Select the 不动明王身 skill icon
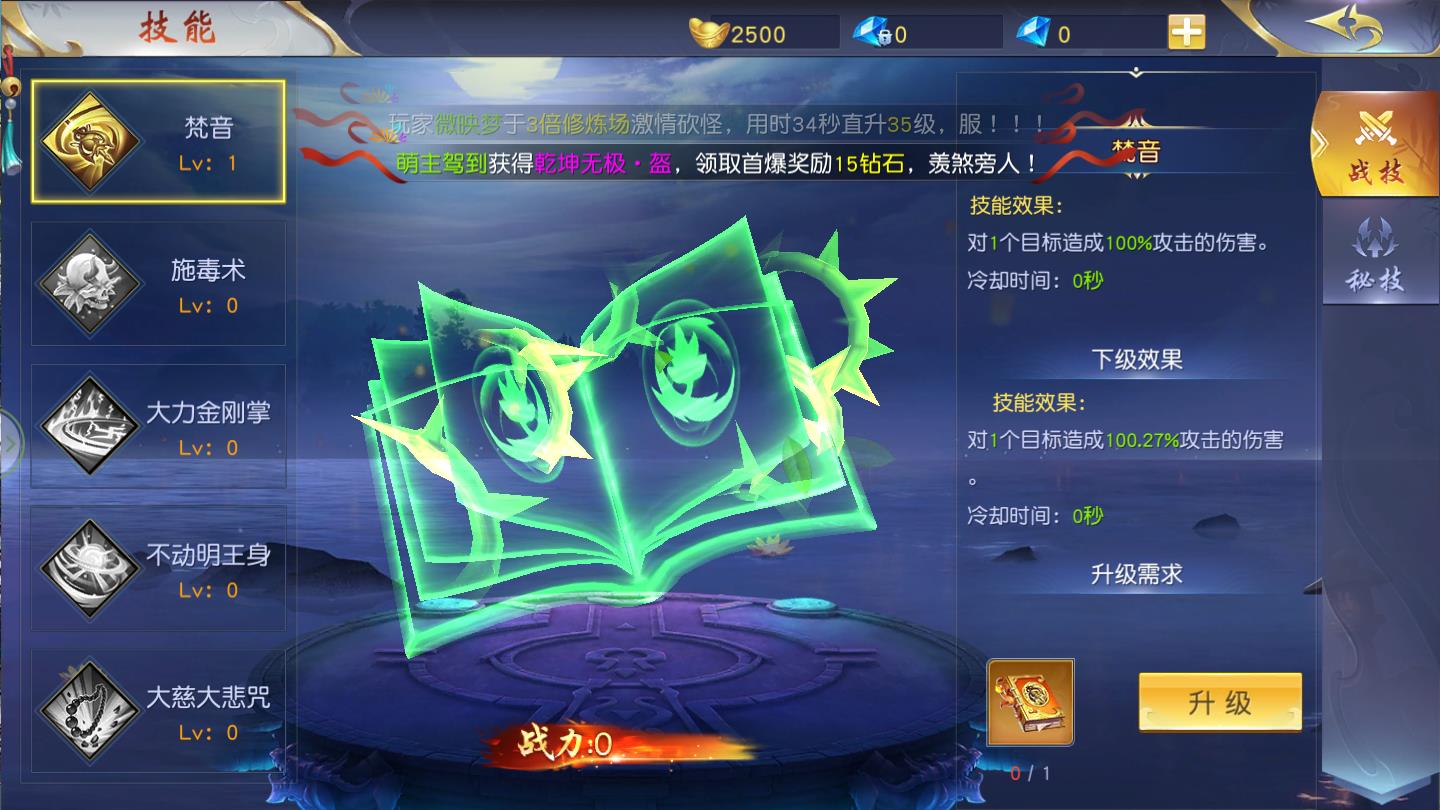The image size is (1440, 810). (90, 564)
